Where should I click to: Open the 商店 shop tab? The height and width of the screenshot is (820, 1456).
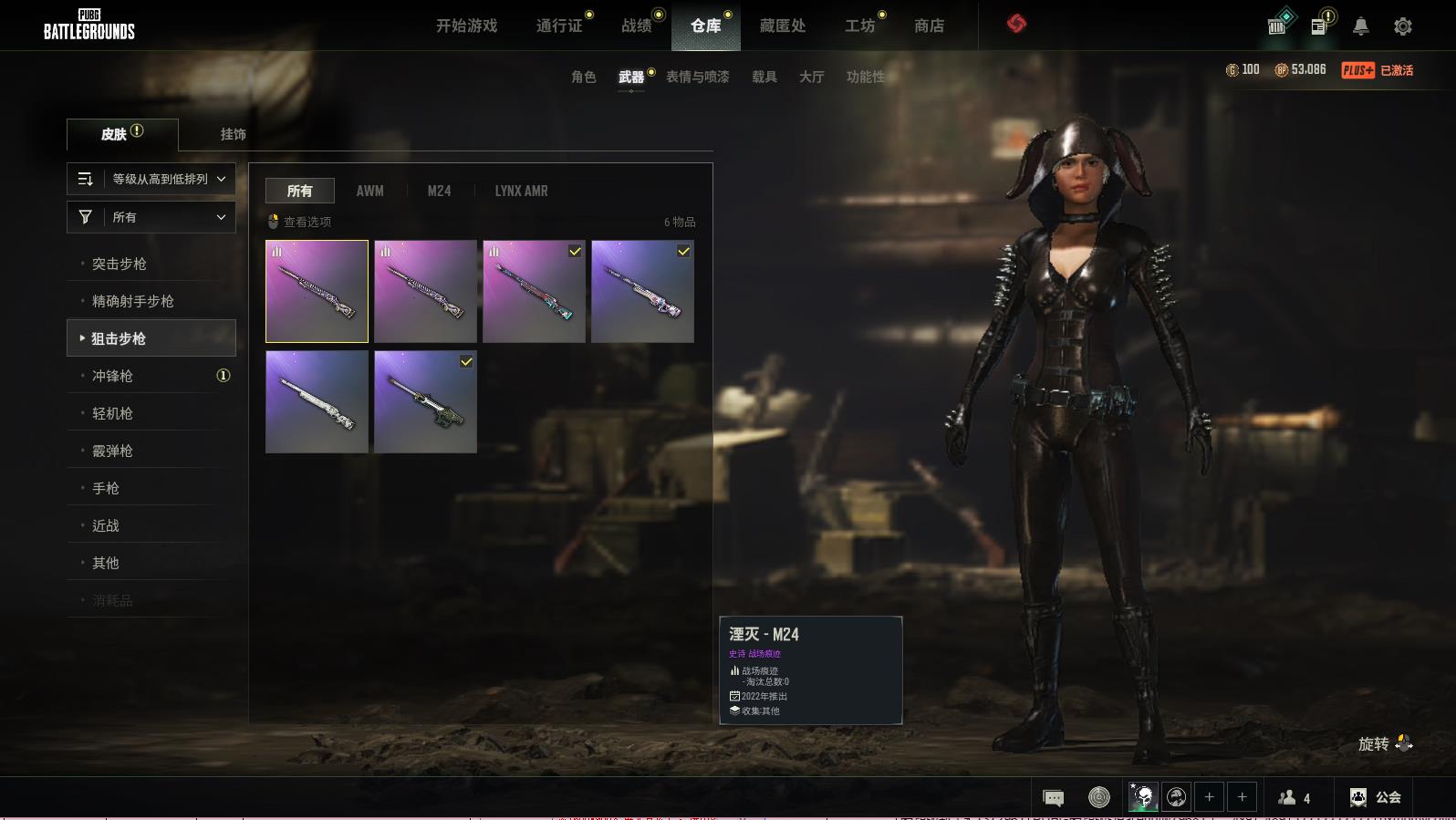tap(929, 26)
